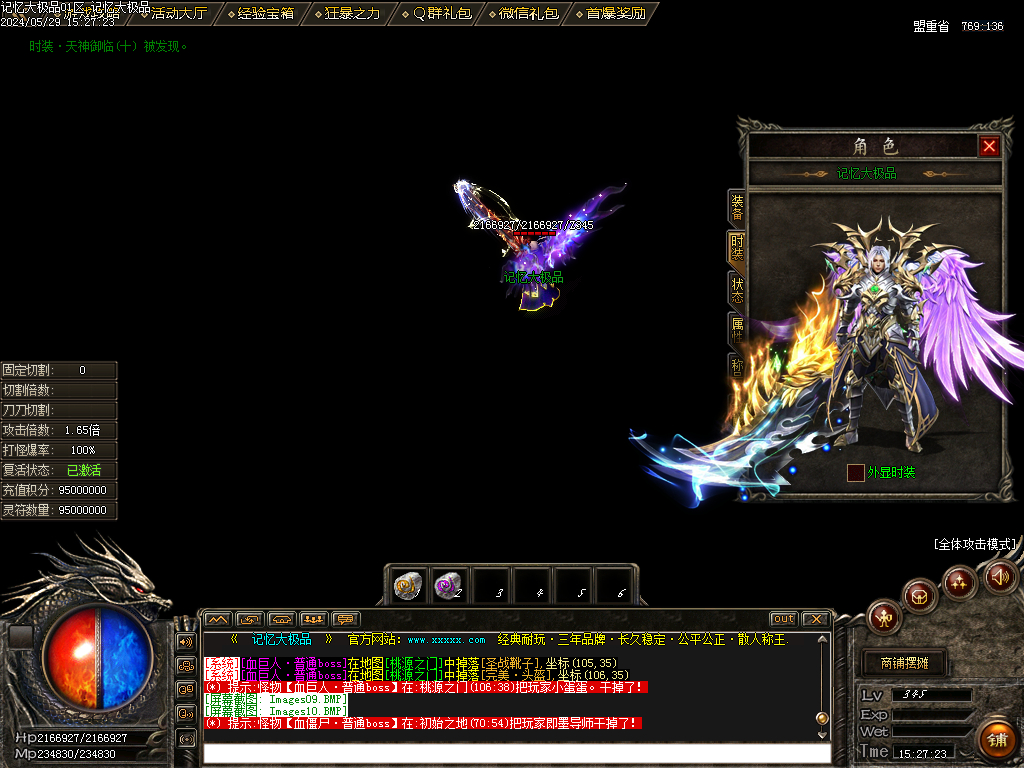Toggle the 外显时装 checkbox
This screenshot has height=768, width=1024.
click(855, 472)
